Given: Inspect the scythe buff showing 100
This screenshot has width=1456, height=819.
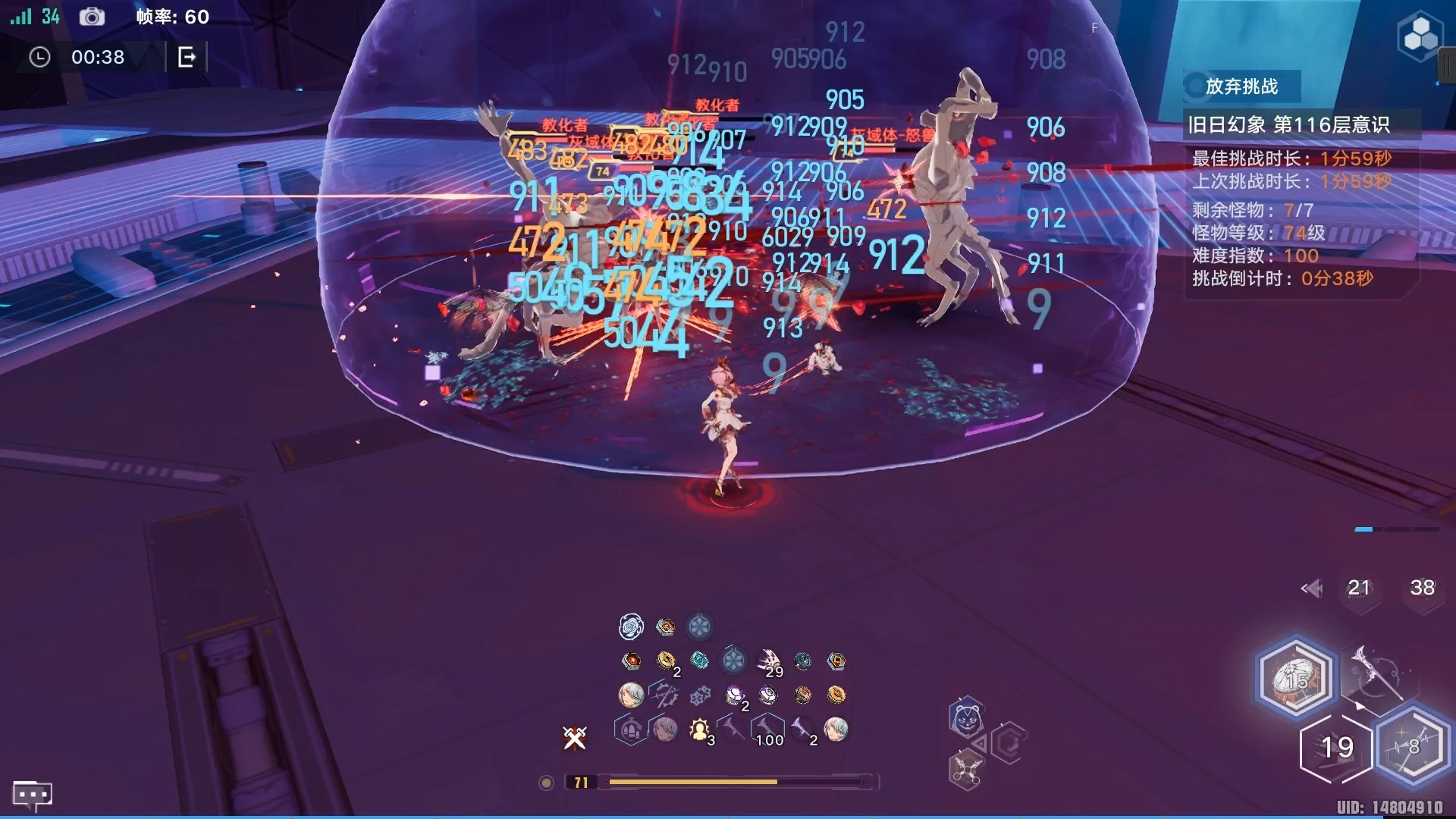Looking at the screenshot, I should point(767,730).
